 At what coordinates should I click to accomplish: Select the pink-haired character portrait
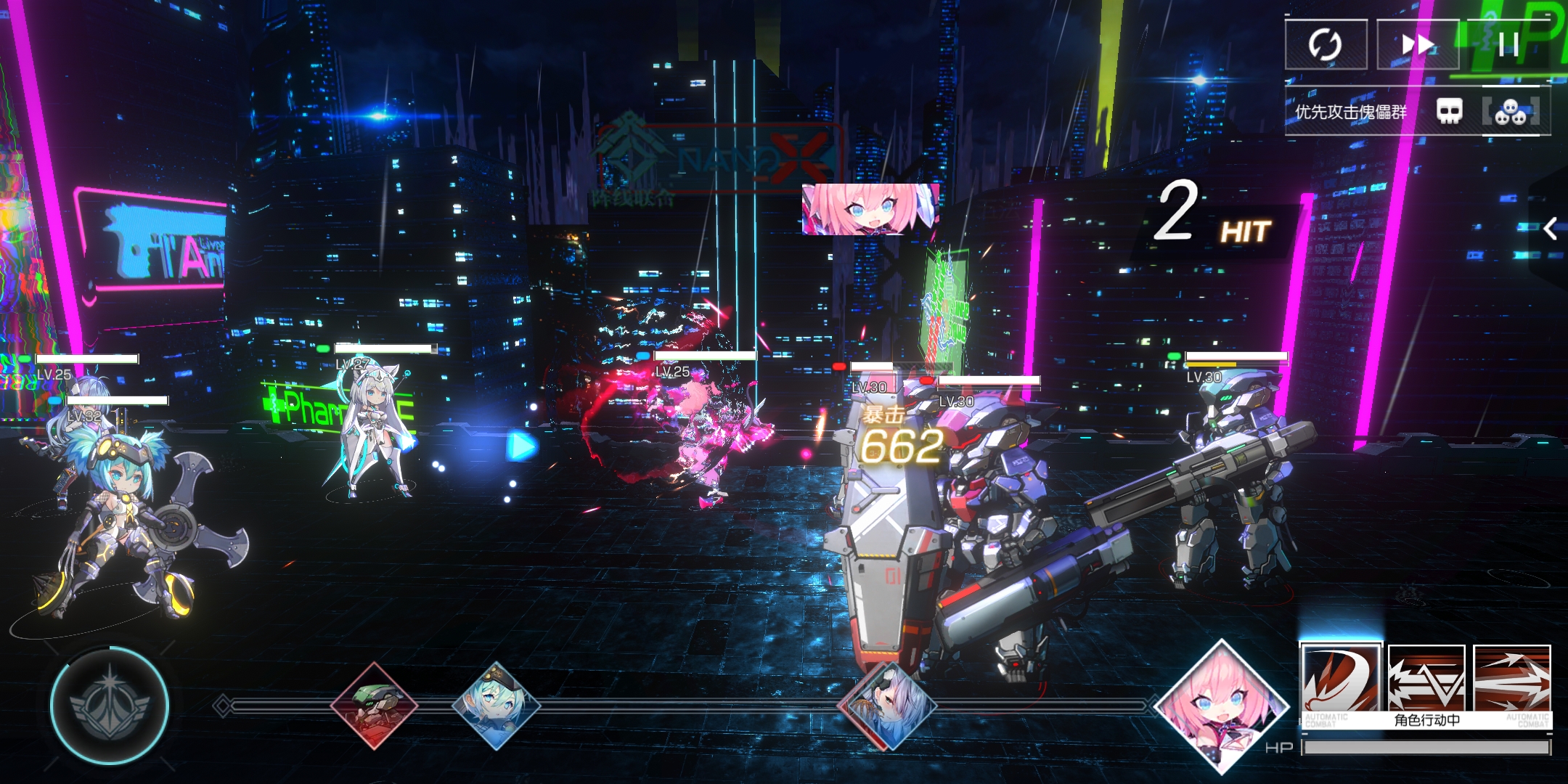[x=1222, y=706]
